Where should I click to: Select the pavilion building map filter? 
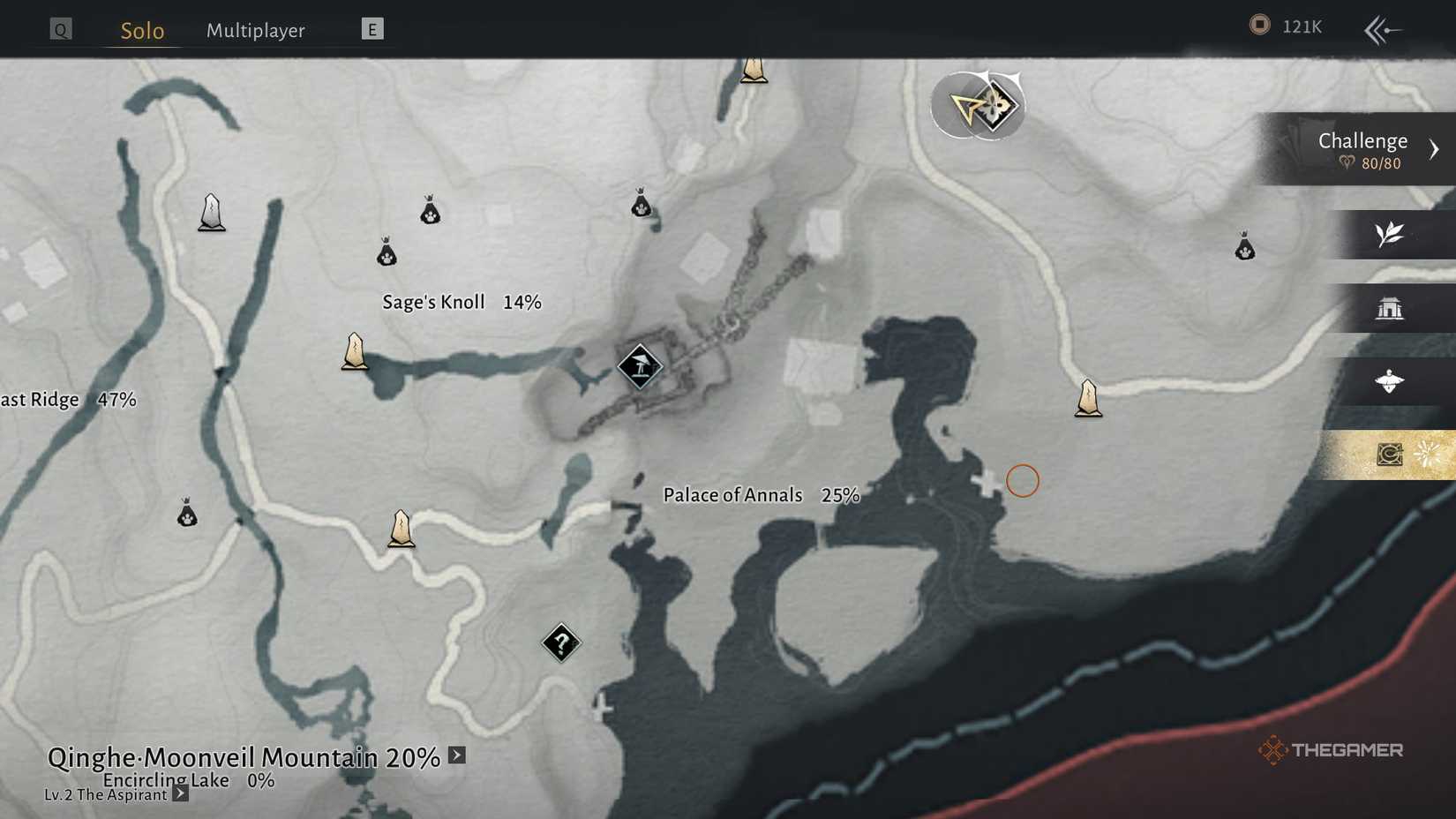[1389, 308]
